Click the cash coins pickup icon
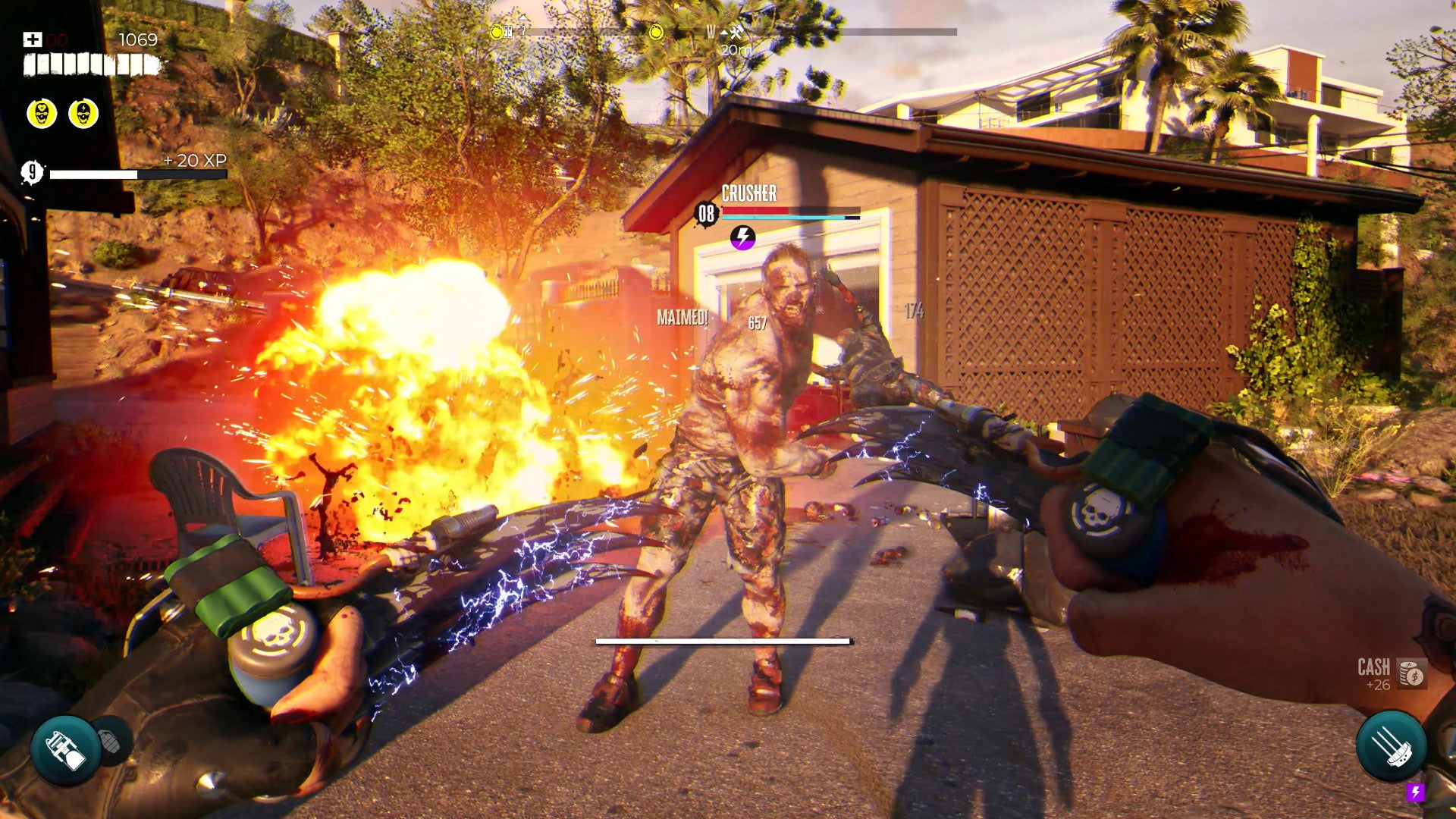The image size is (1456, 819). pos(1412,673)
